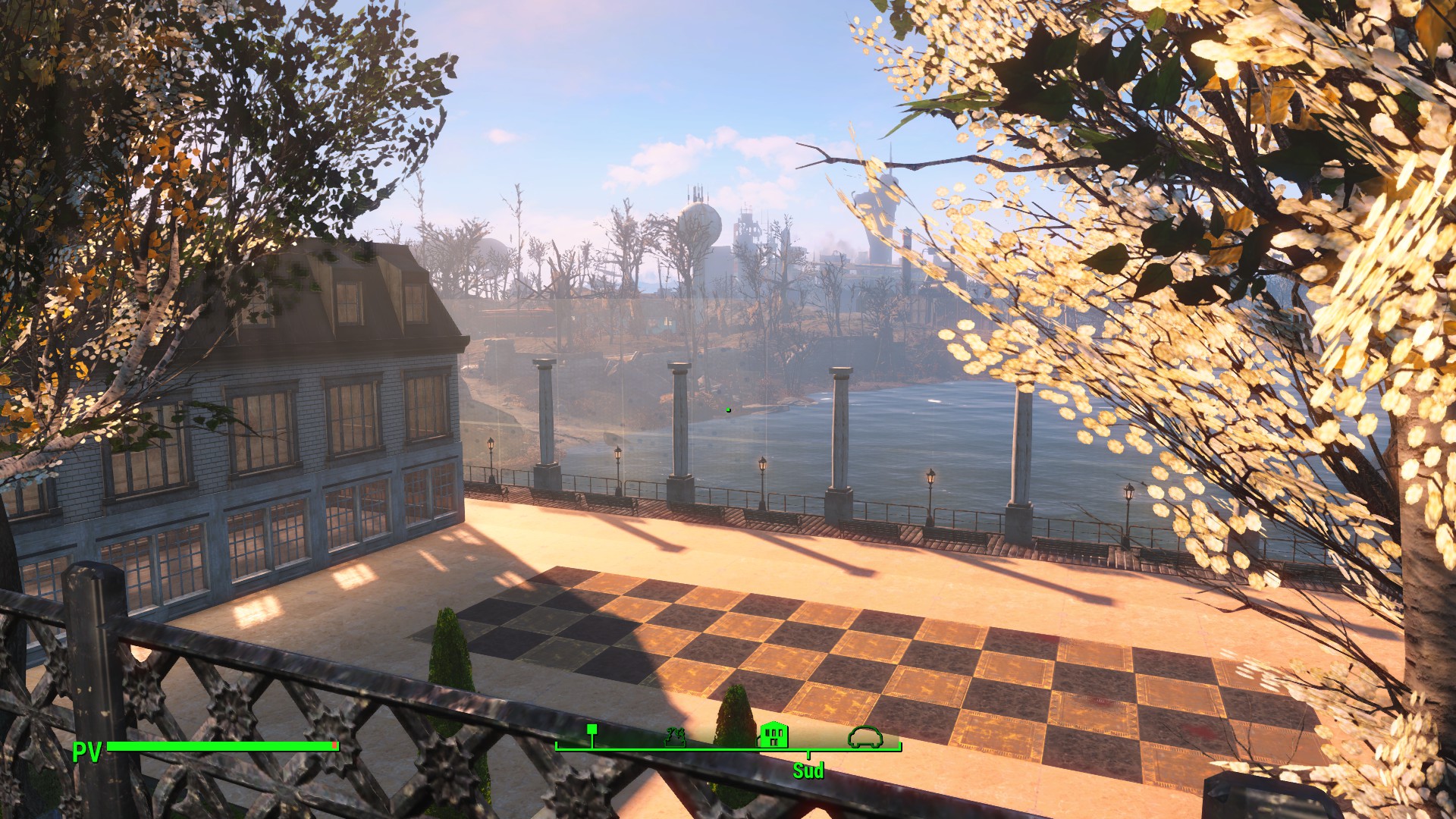Screen dimensions: 1456x819
Task: Select the plant-shaped location marker on the compass
Action: tap(675, 736)
